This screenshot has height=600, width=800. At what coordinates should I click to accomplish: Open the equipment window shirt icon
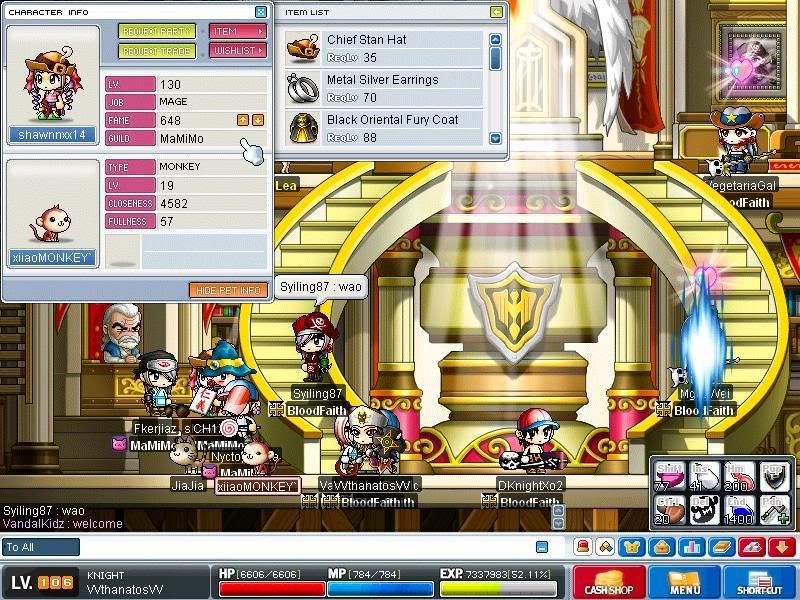632,547
